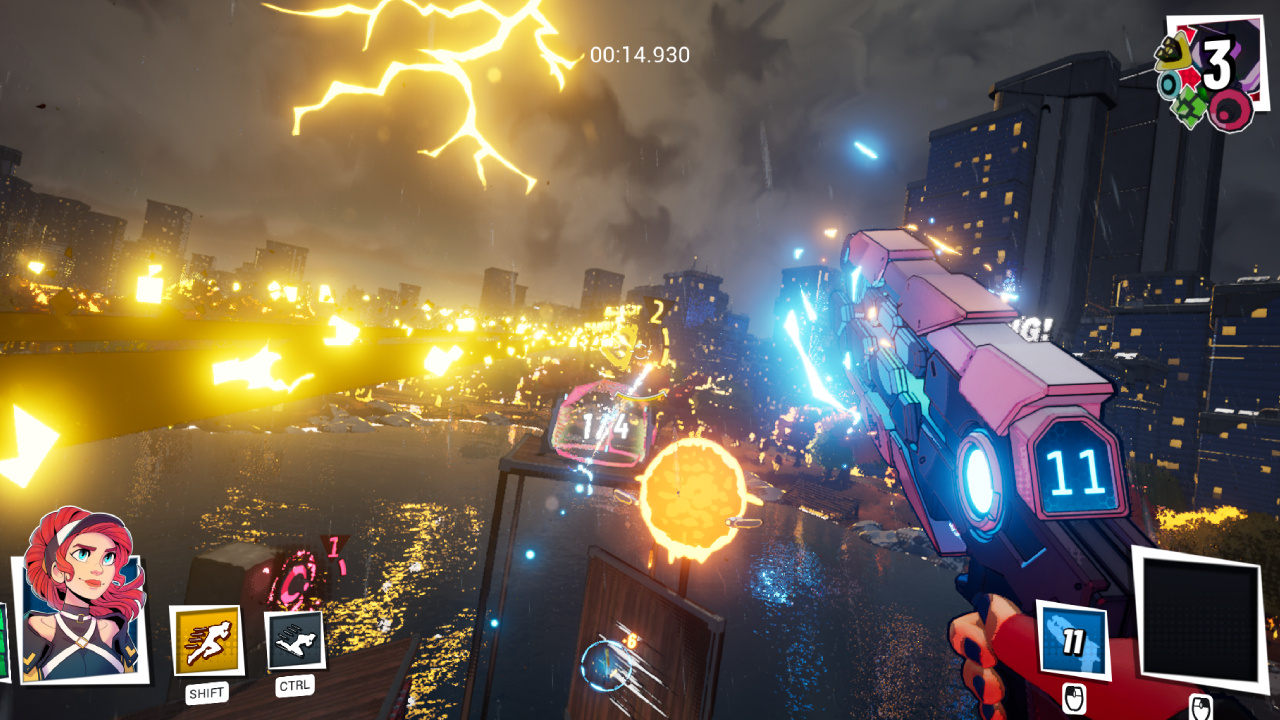Activate the yellow sprint ability icon
1280x720 pixels.
[207, 641]
